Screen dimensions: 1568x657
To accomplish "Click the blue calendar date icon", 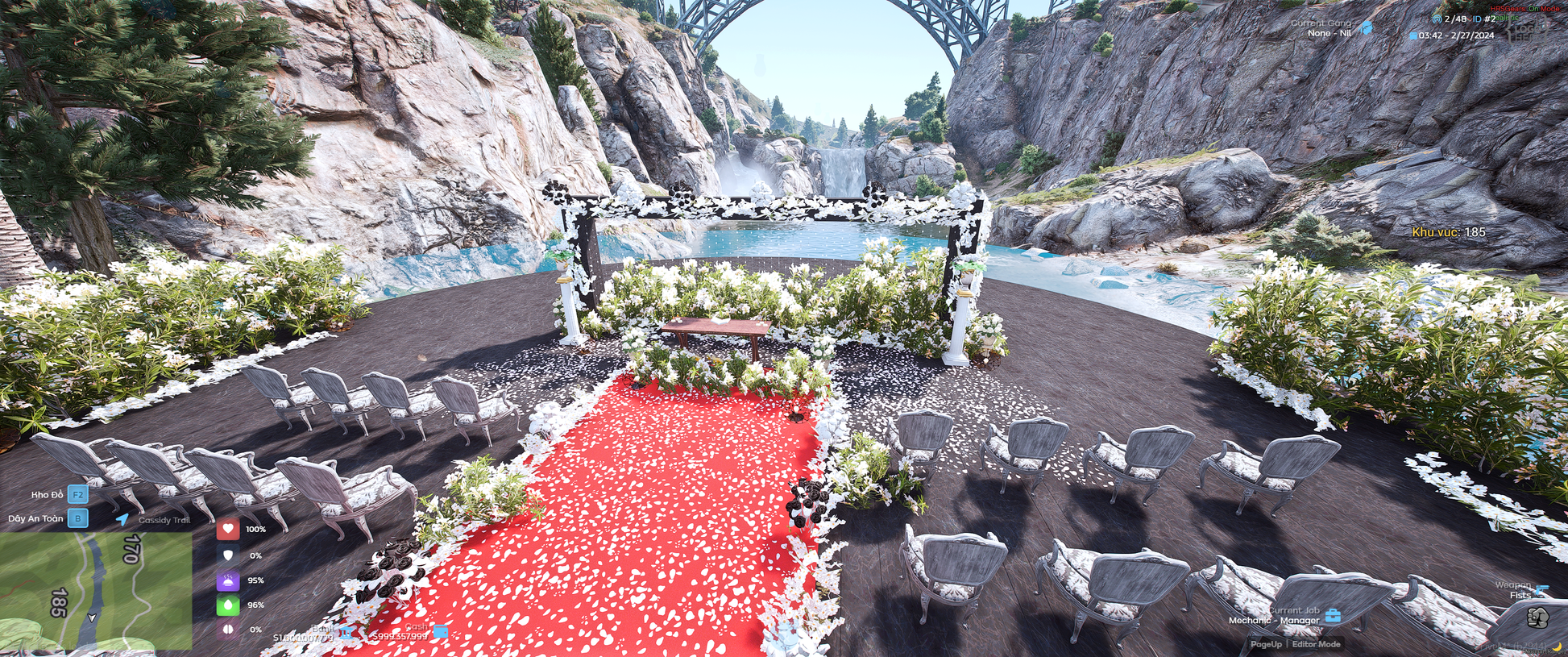I will (x=1413, y=35).
